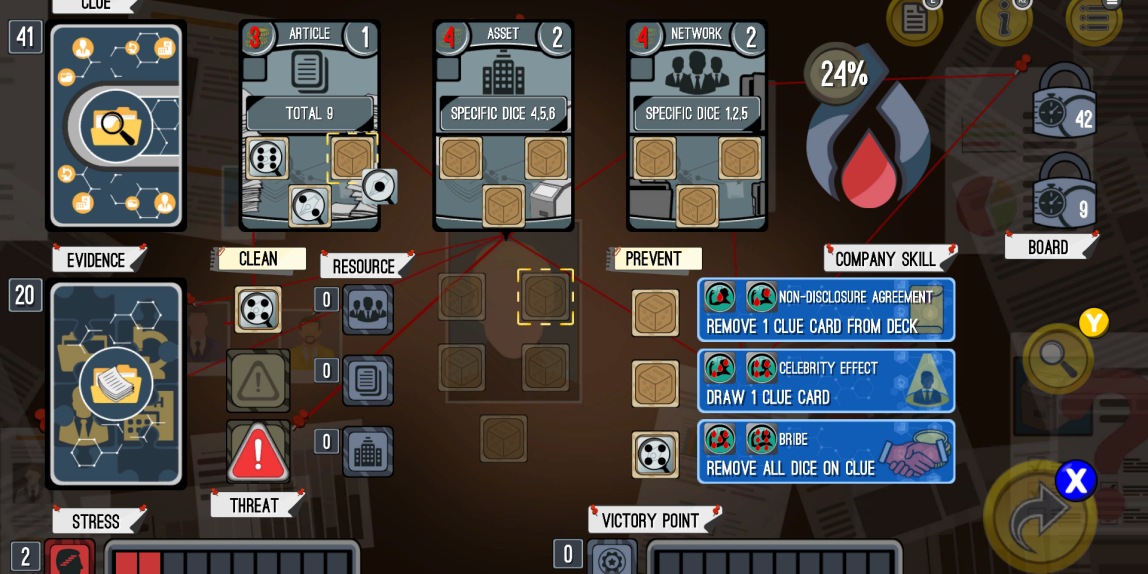Select the red exclamation Threat slot
This screenshot has height=574, width=1148.
258,452
